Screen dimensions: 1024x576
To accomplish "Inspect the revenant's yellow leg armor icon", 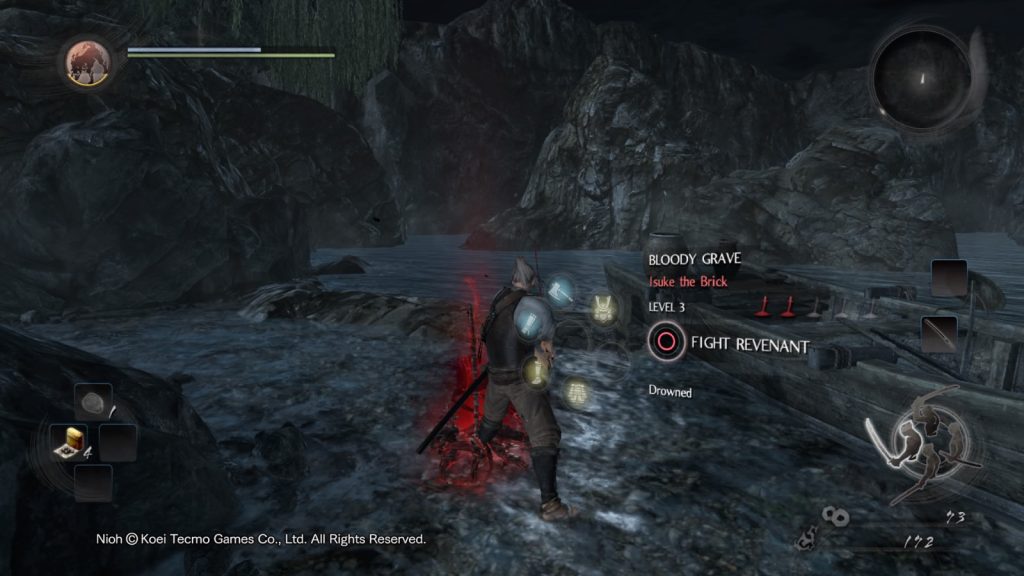I will click(x=576, y=393).
